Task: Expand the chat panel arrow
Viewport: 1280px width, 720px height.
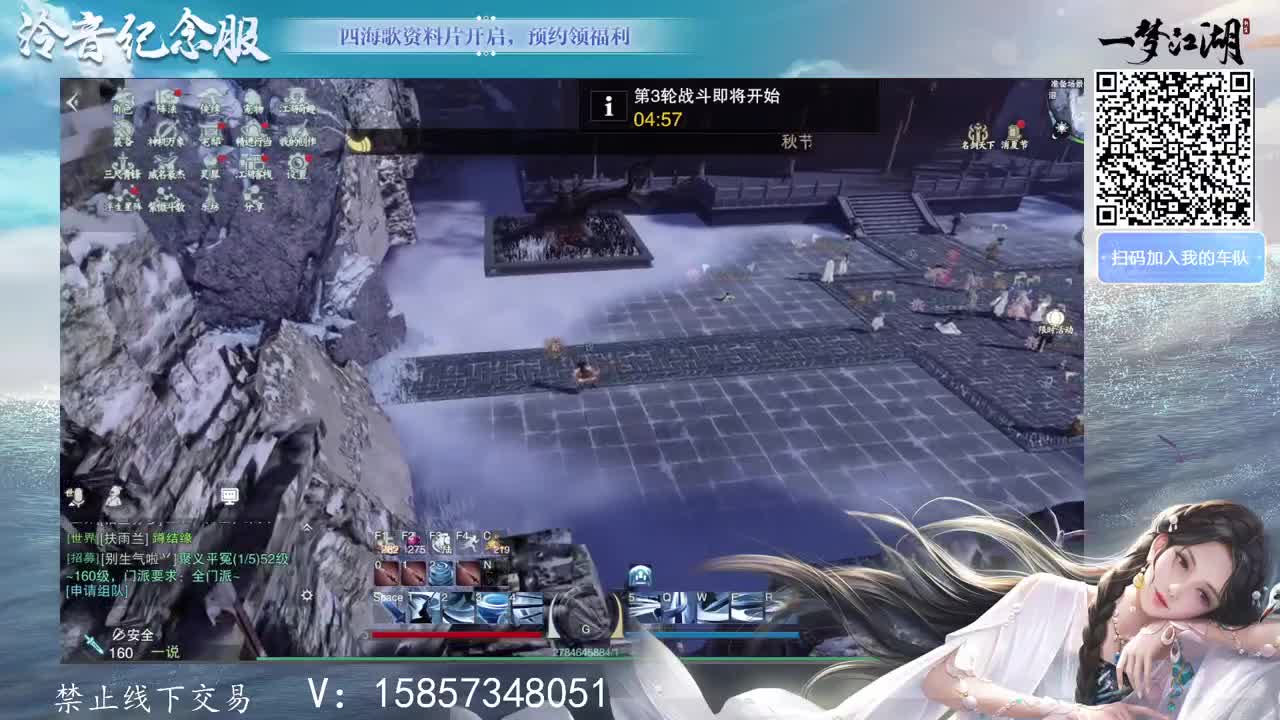Action: click(x=307, y=528)
